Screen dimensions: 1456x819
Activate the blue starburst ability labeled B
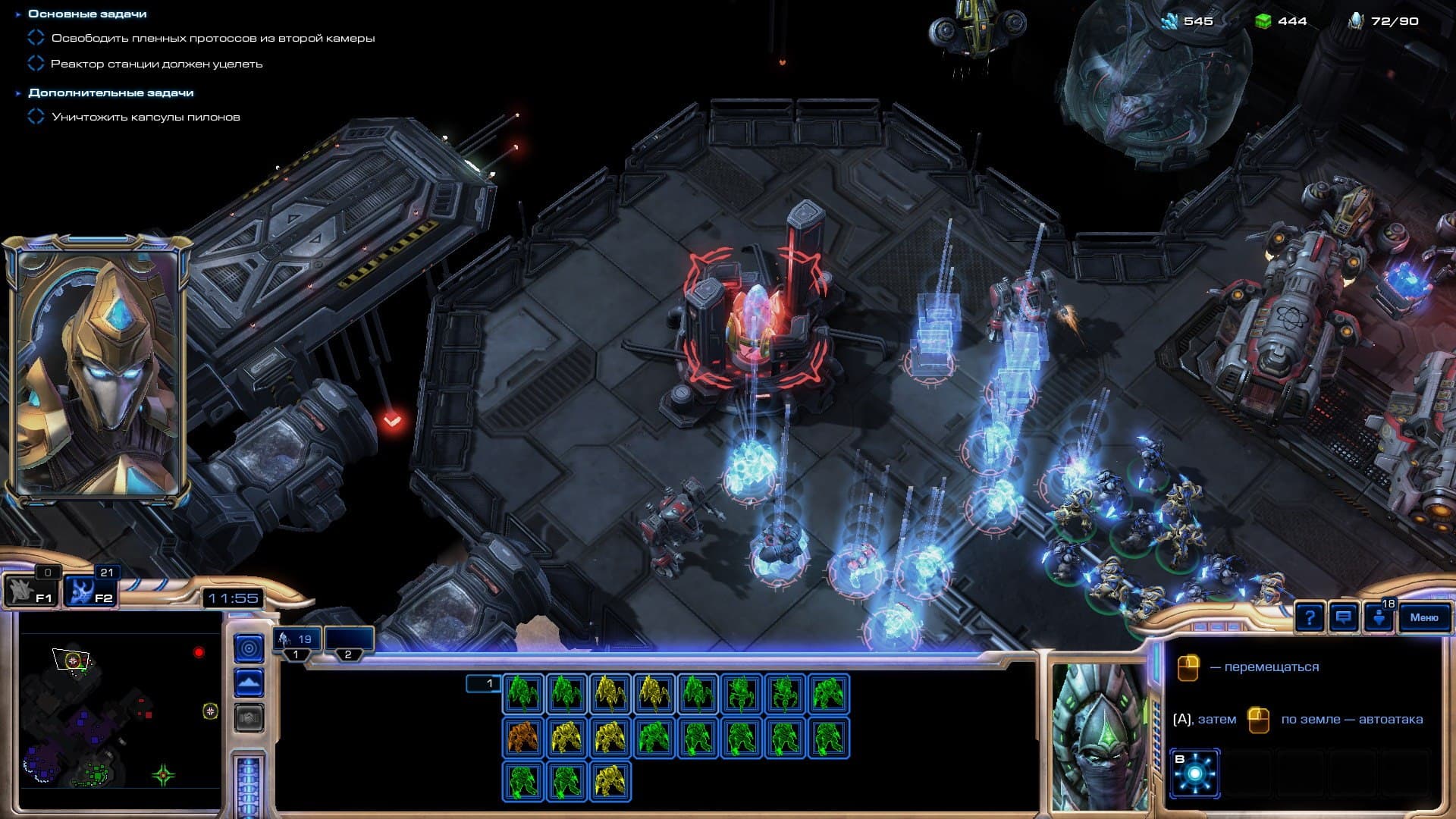(x=1194, y=773)
